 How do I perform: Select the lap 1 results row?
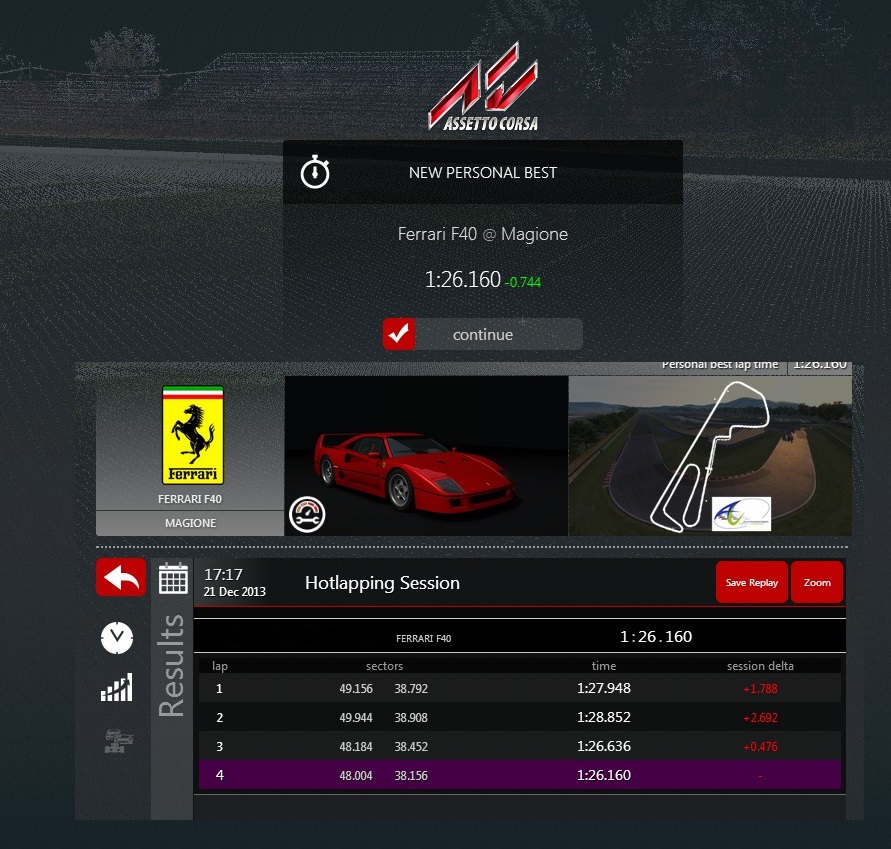(520, 688)
